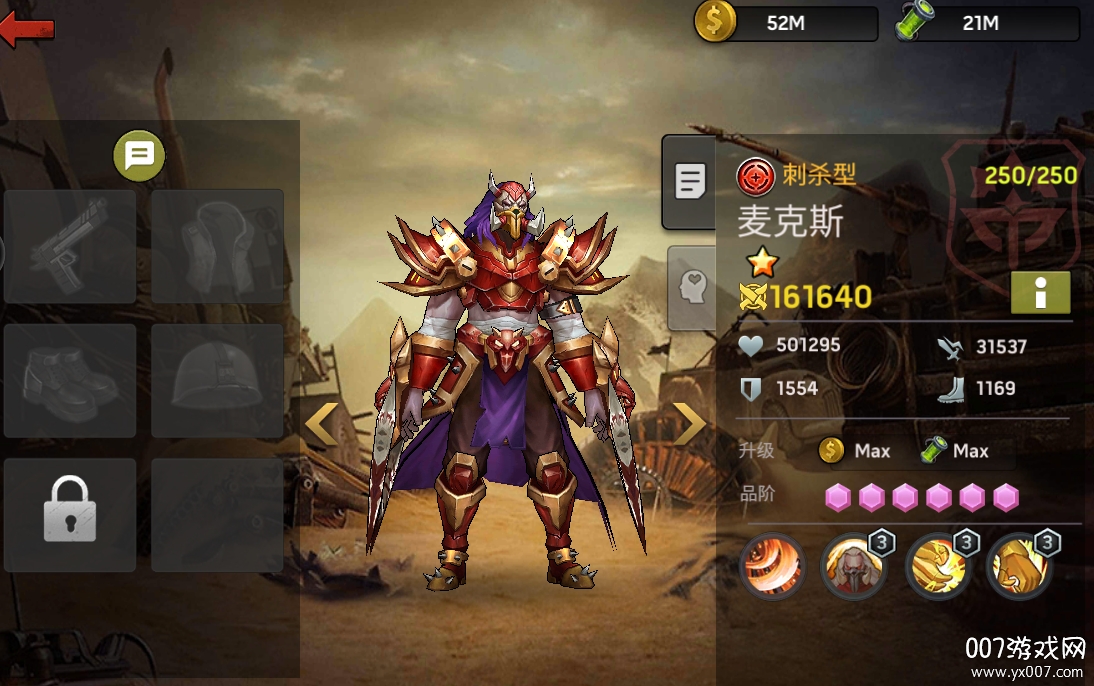Select the masked face skill icon
The height and width of the screenshot is (686, 1094).
click(853, 567)
